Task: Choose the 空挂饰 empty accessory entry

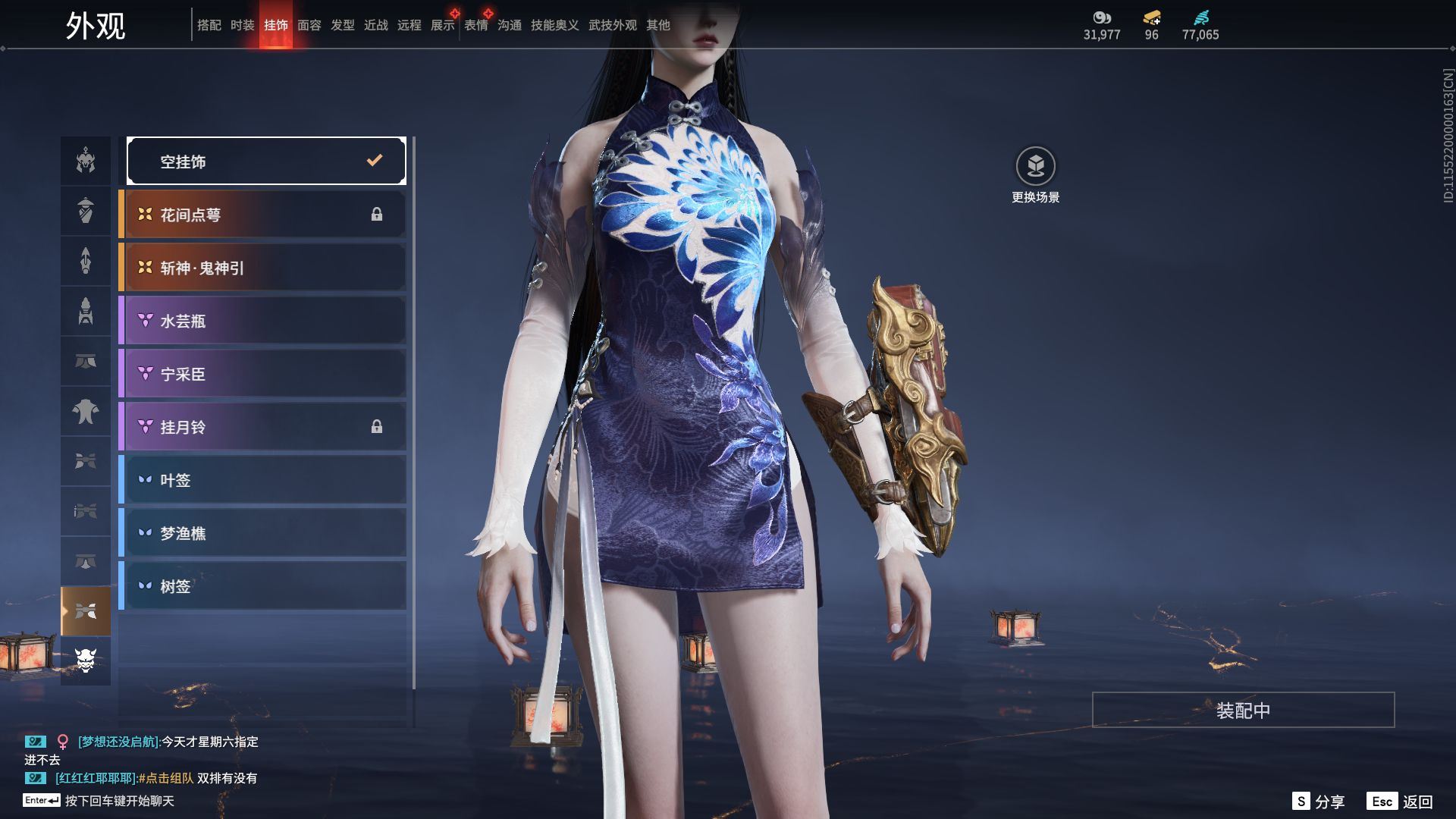Action: pyautogui.click(x=266, y=161)
